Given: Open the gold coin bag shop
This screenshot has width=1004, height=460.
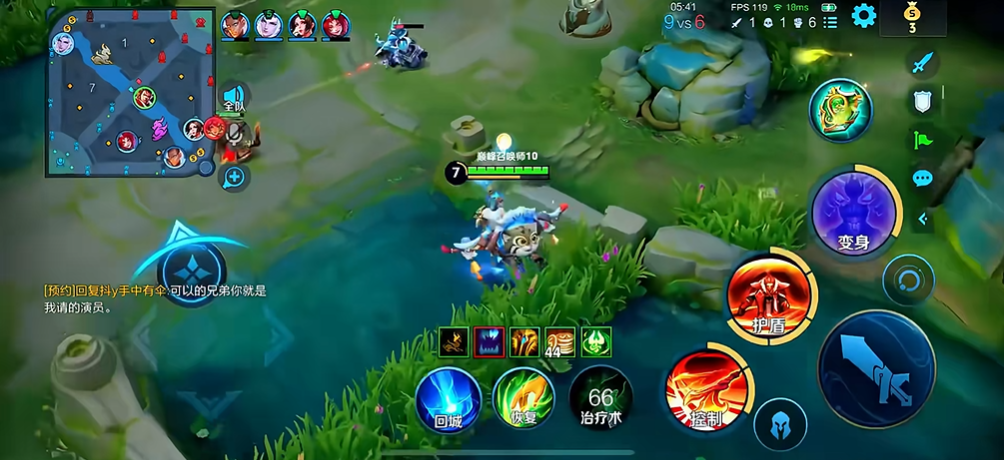Looking at the screenshot, I should point(911,17).
